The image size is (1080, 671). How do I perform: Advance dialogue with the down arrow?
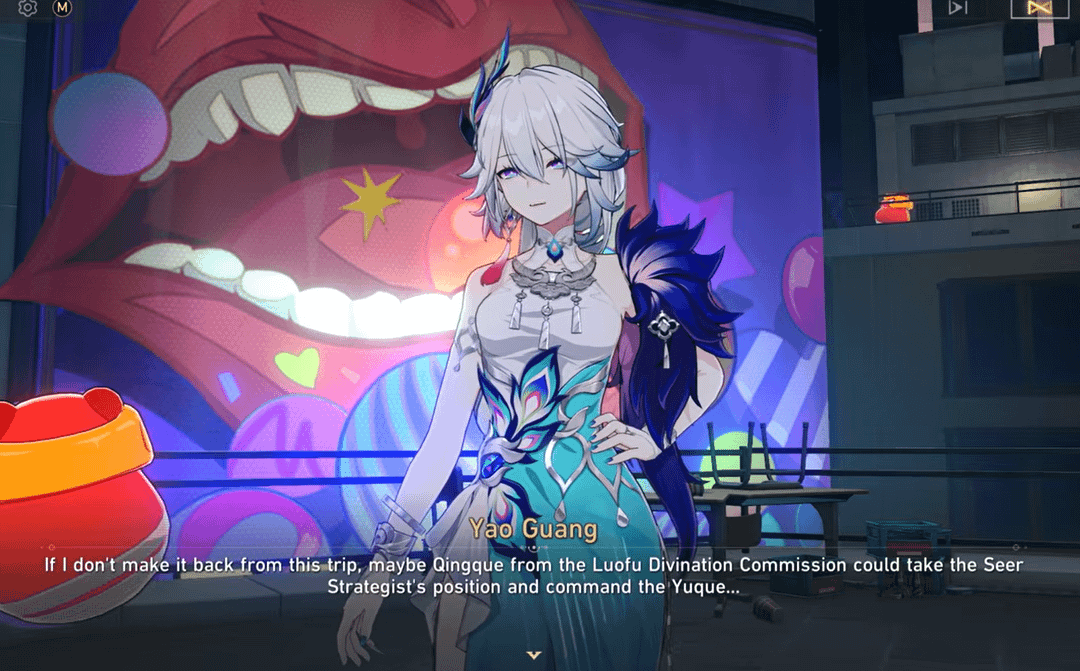(x=534, y=654)
